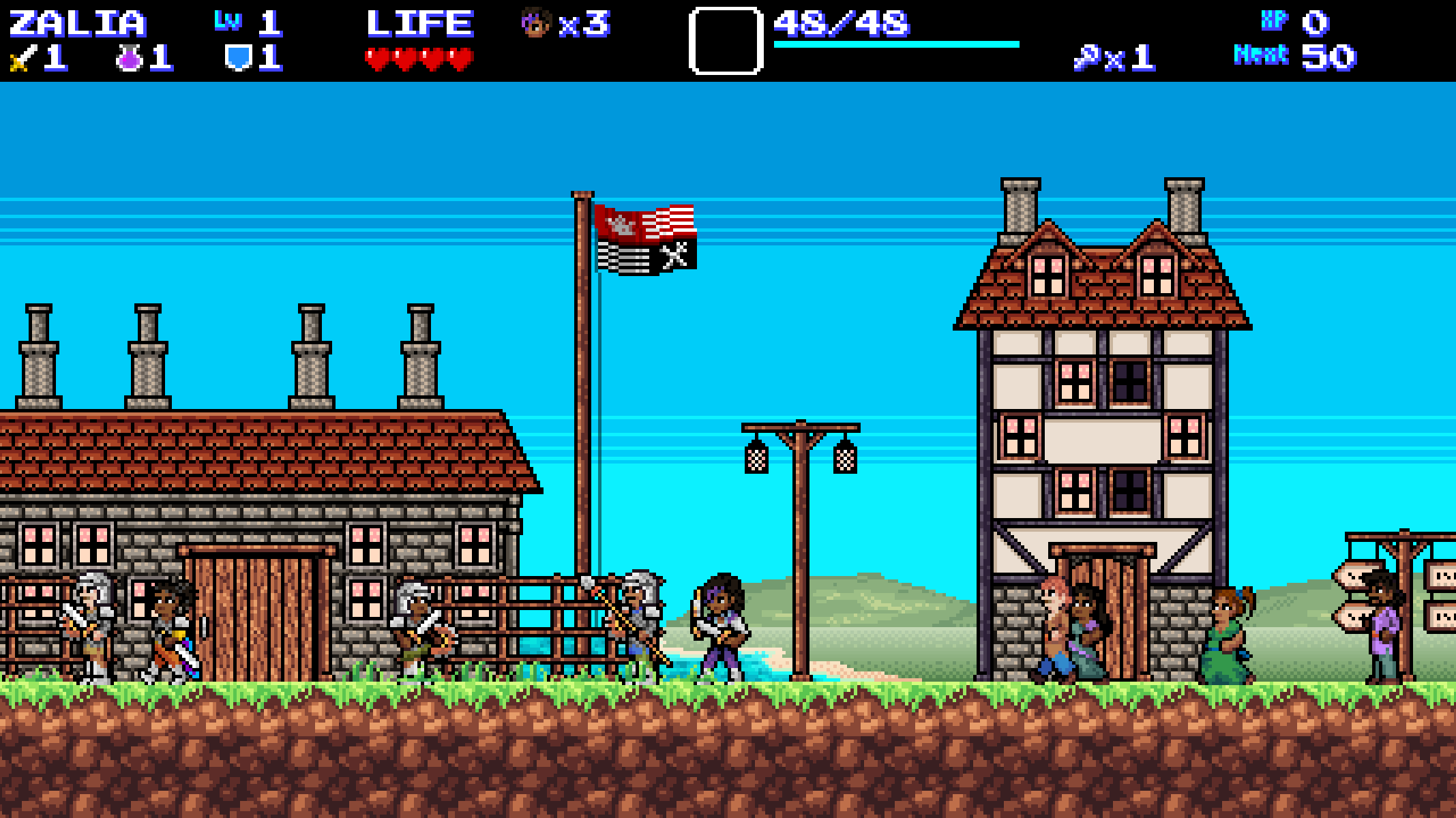Click the empty equipped-item slot box
Screen dimensions: 1456x818
[x=726, y=42]
